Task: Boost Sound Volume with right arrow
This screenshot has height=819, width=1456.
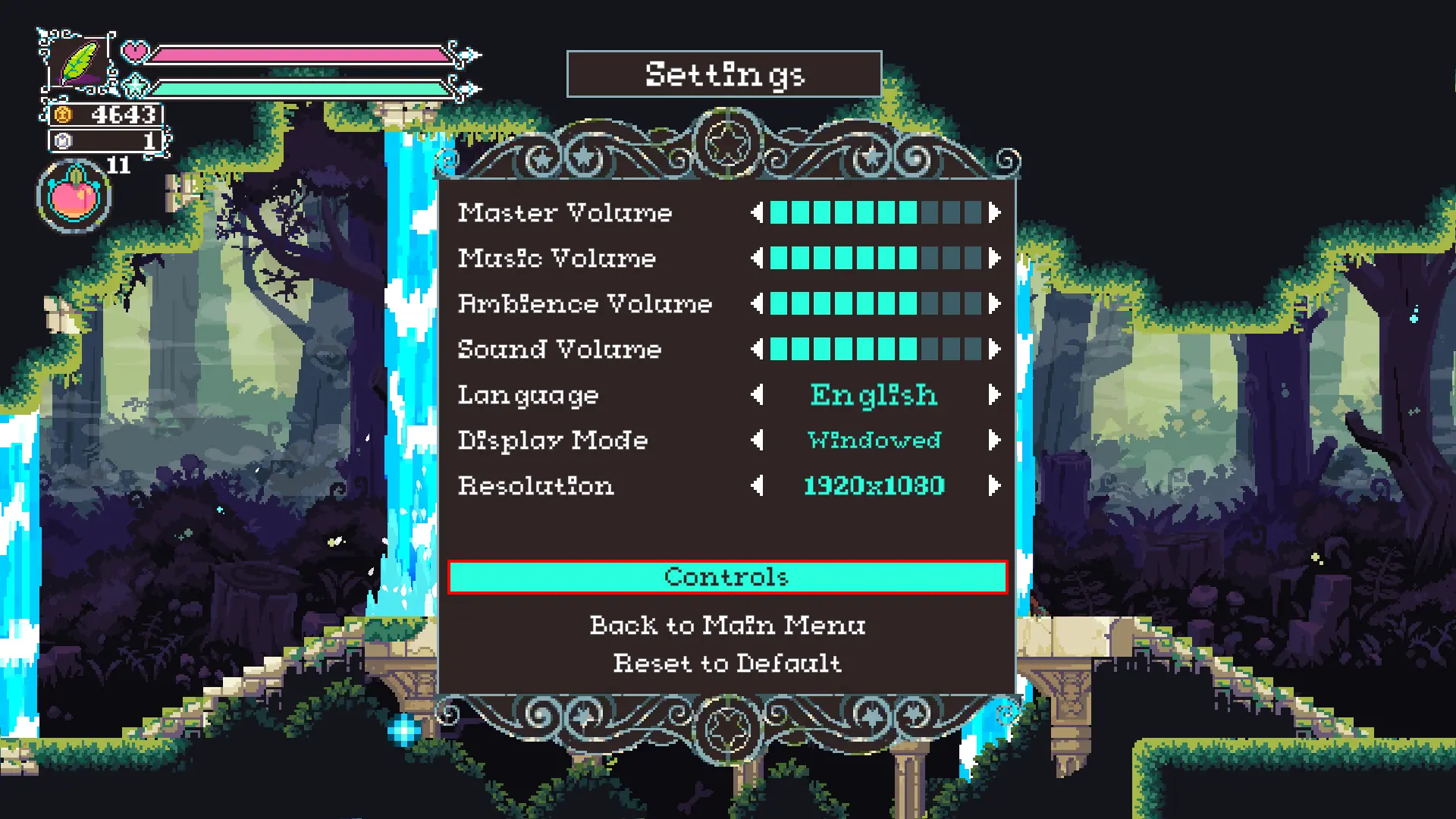Action: click(x=994, y=350)
